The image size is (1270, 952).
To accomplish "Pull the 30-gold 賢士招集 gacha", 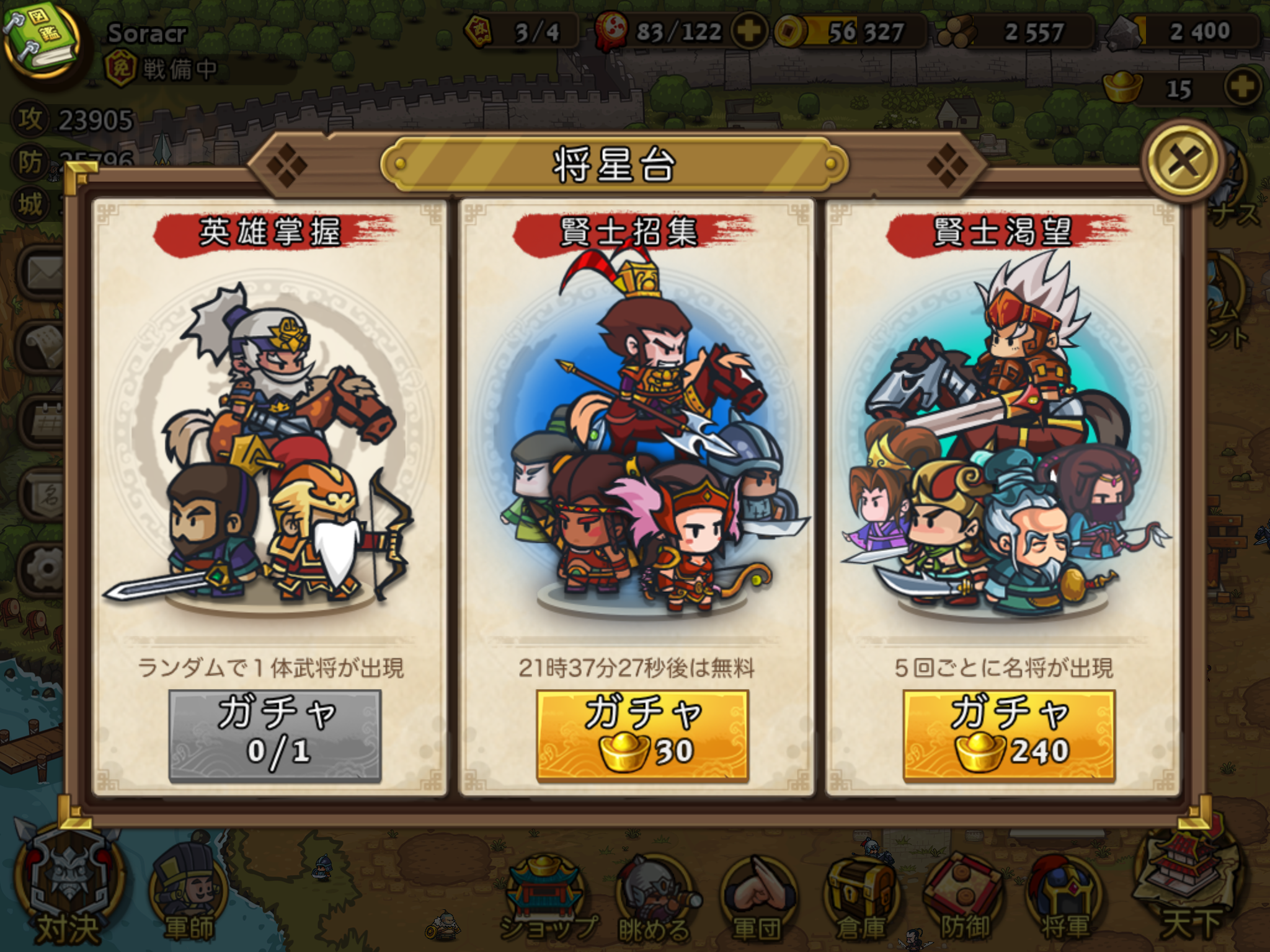I will 642,735.
